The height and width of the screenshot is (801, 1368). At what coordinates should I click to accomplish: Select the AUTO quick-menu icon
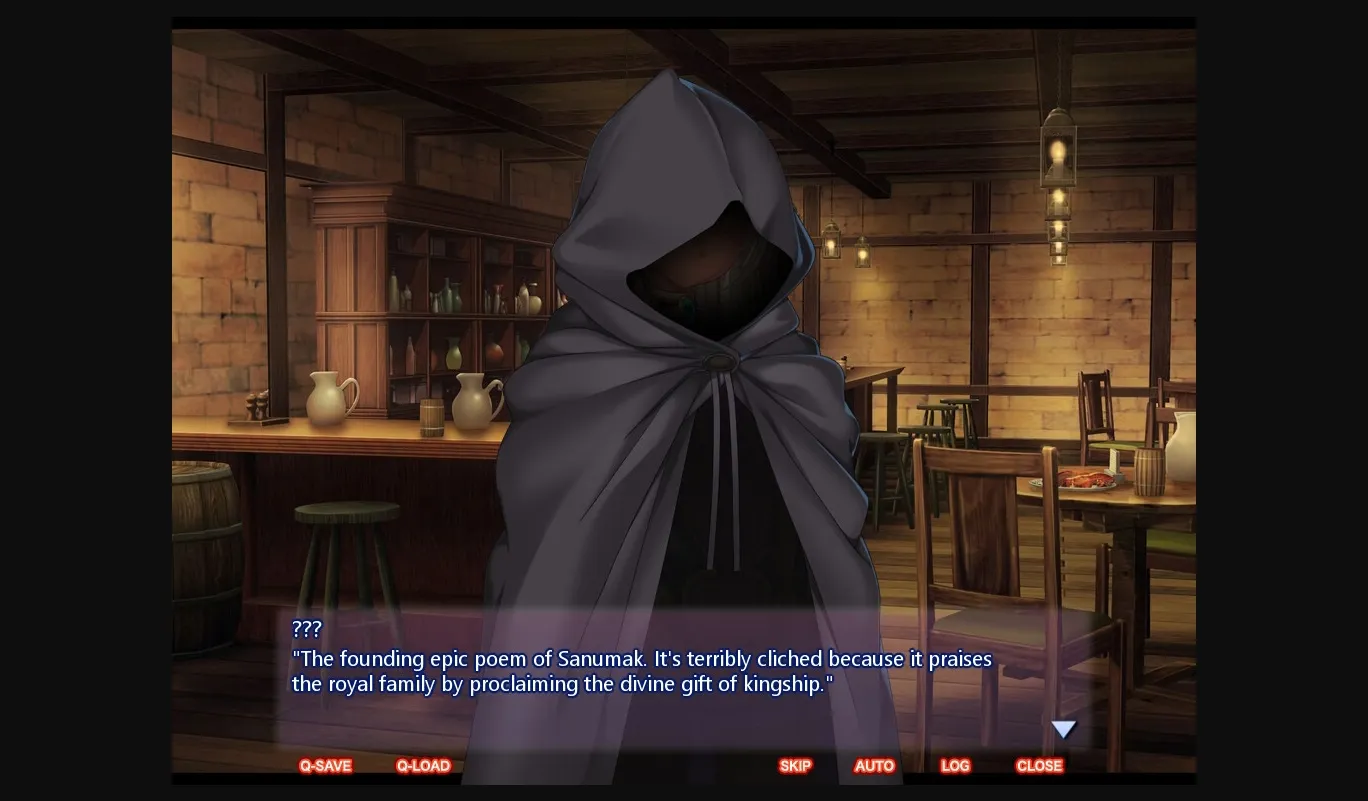pos(874,766)
